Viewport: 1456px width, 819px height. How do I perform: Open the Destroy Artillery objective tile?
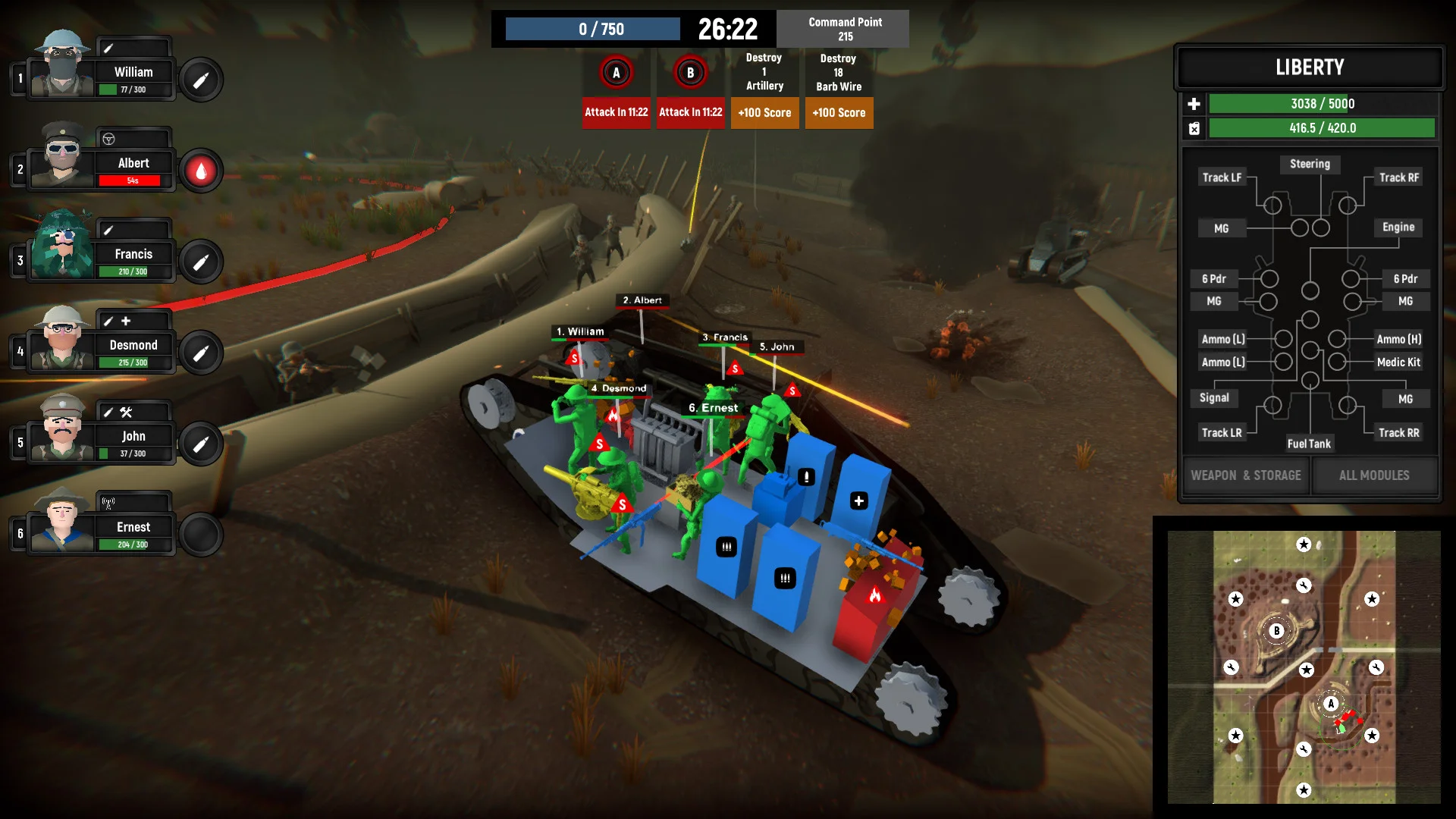point(764,72)
